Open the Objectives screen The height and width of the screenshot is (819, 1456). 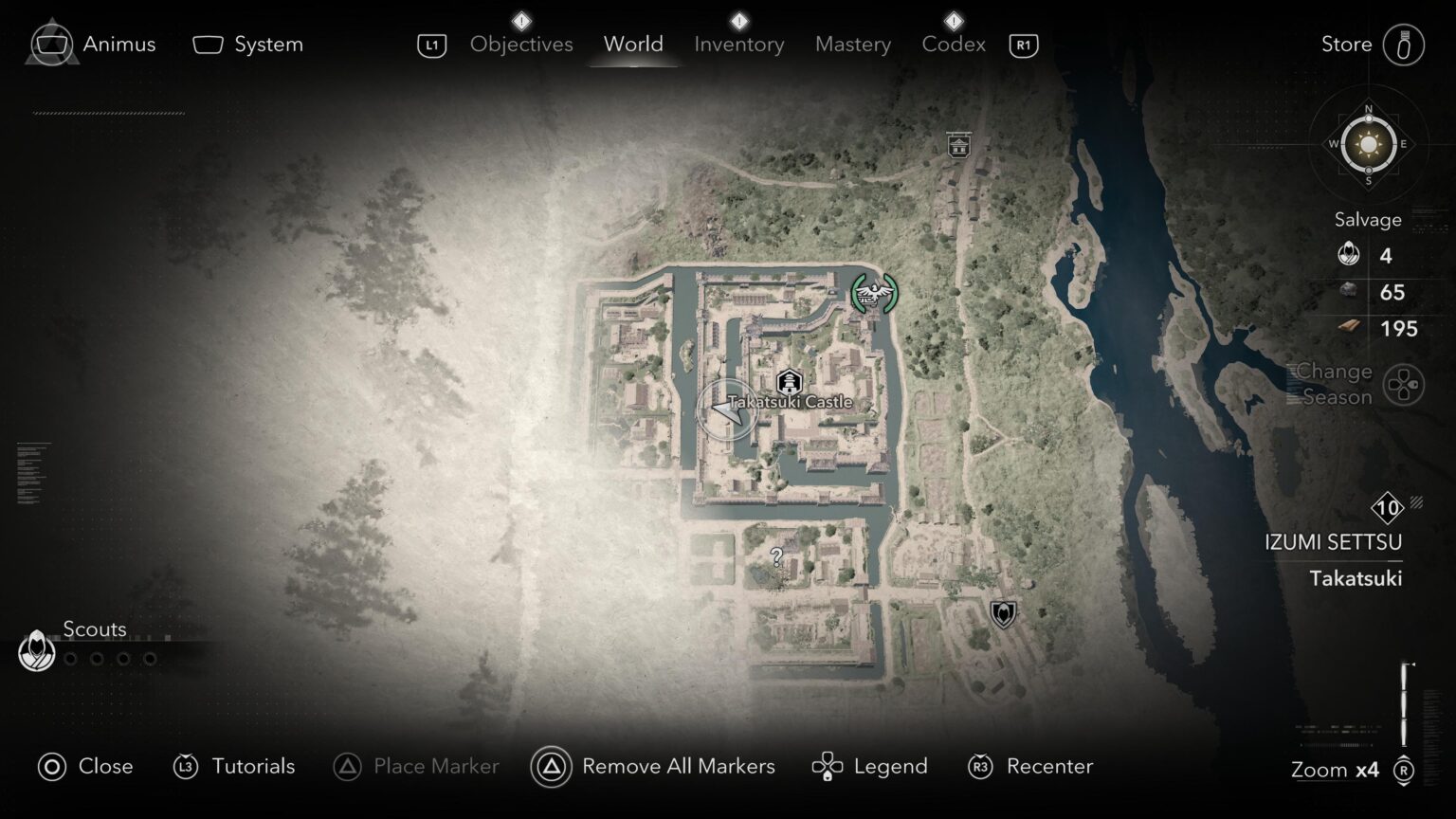(x=520, y=44)
